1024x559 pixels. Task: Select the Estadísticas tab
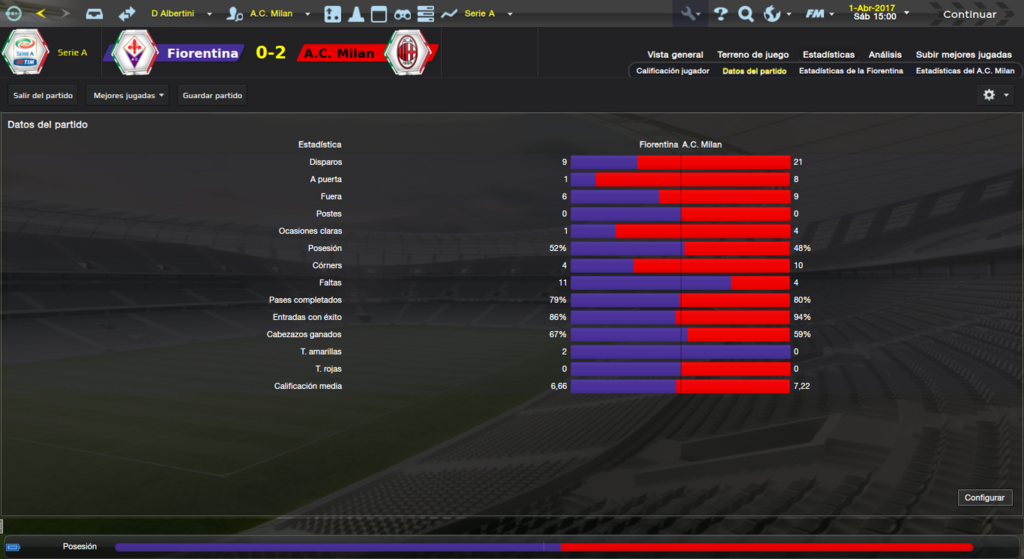(x=829, y=55)
